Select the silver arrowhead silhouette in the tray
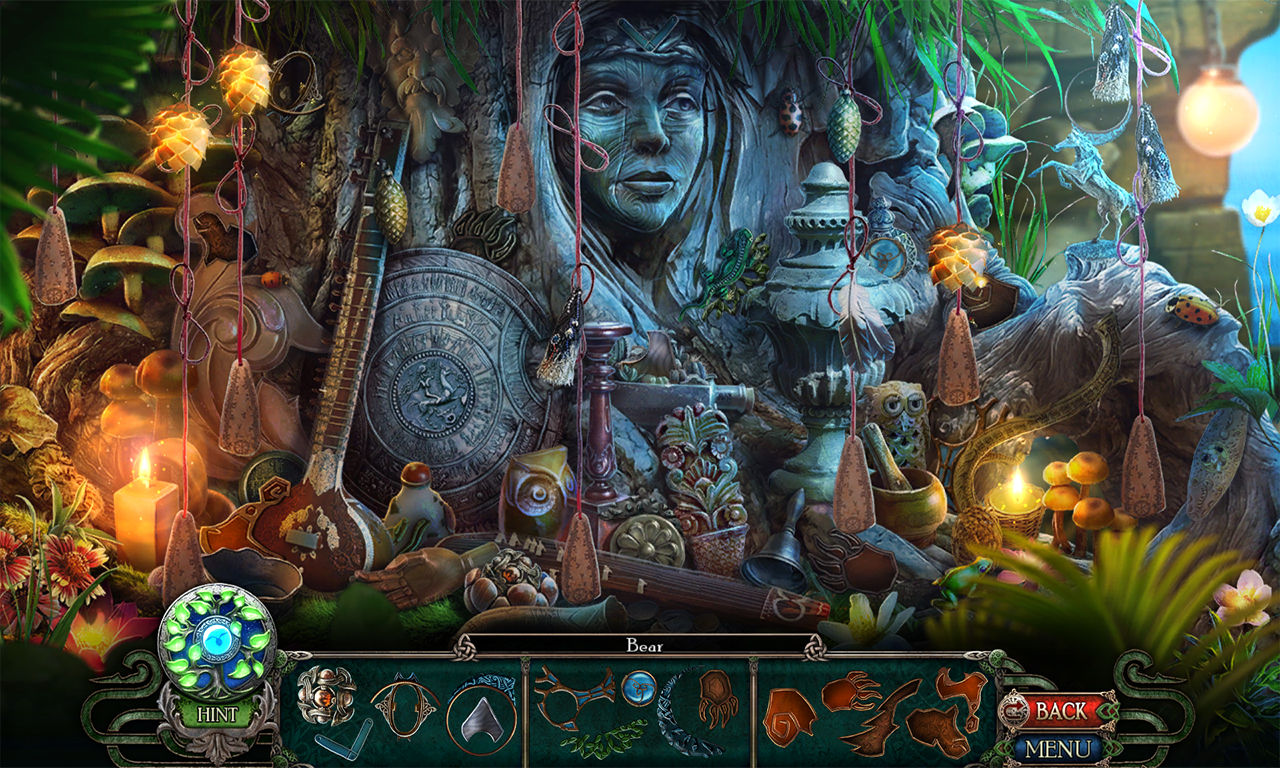The height and width of the screenshot is (768, 1280). 481,718
